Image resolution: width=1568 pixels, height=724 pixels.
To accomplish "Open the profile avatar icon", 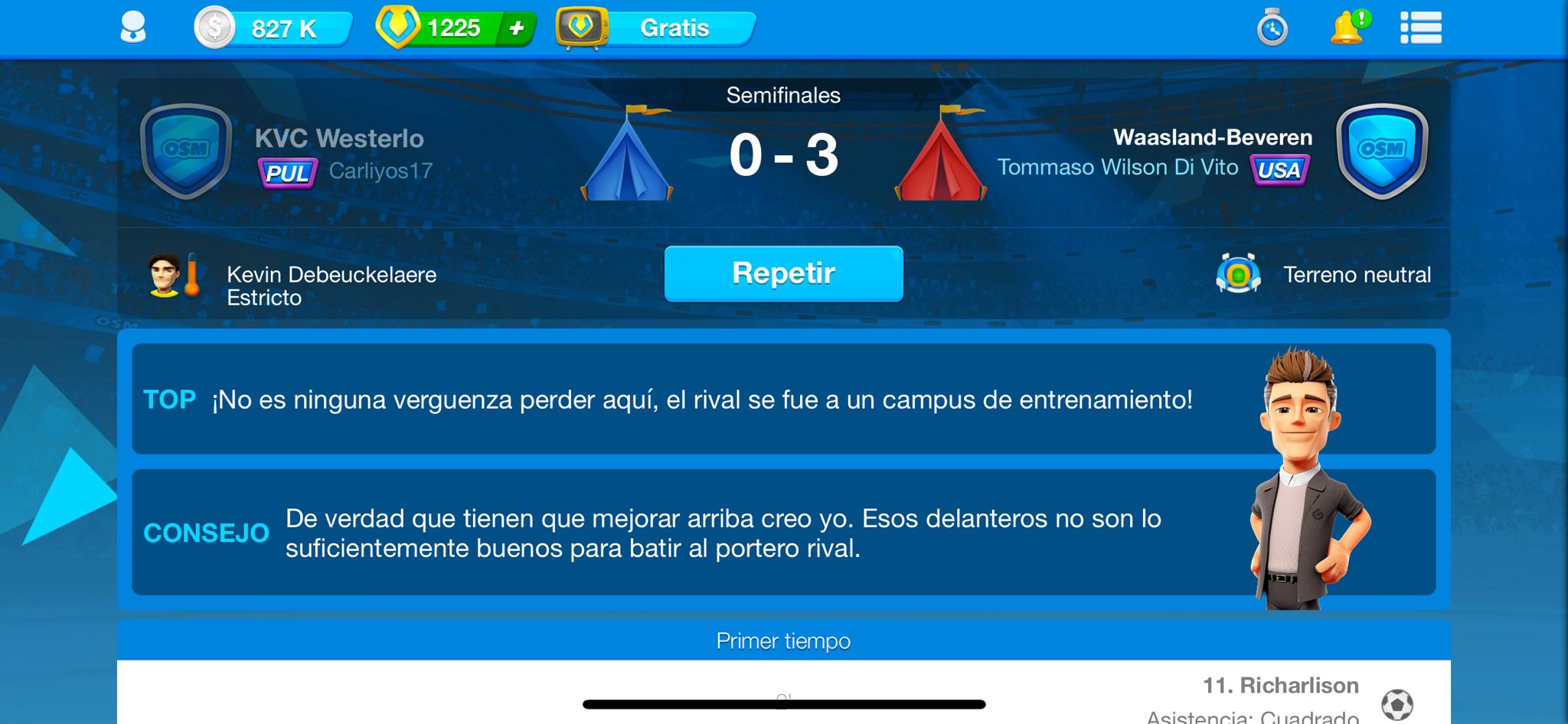I will (133, 28).
